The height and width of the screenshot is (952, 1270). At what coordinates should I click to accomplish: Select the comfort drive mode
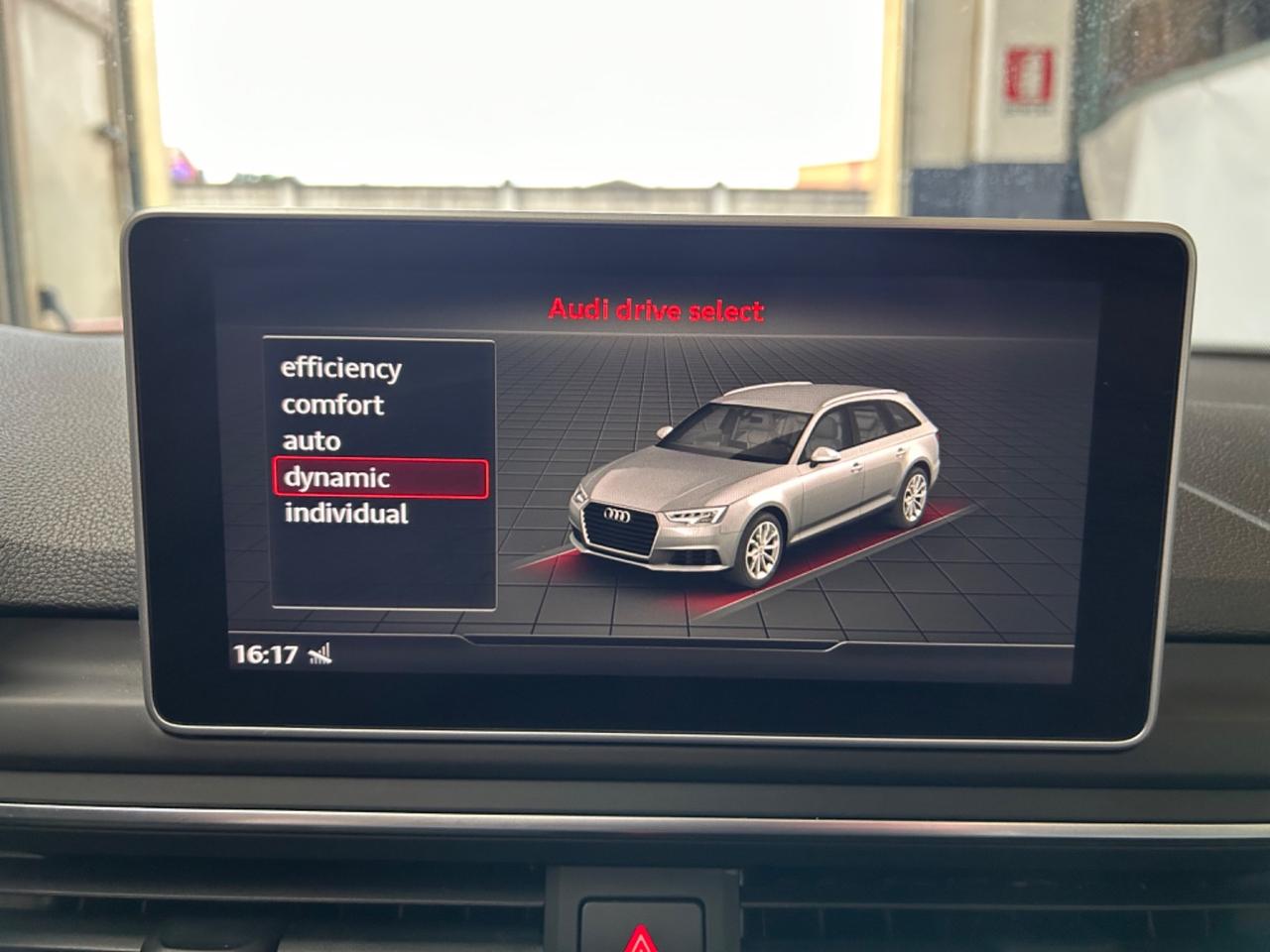332,405
